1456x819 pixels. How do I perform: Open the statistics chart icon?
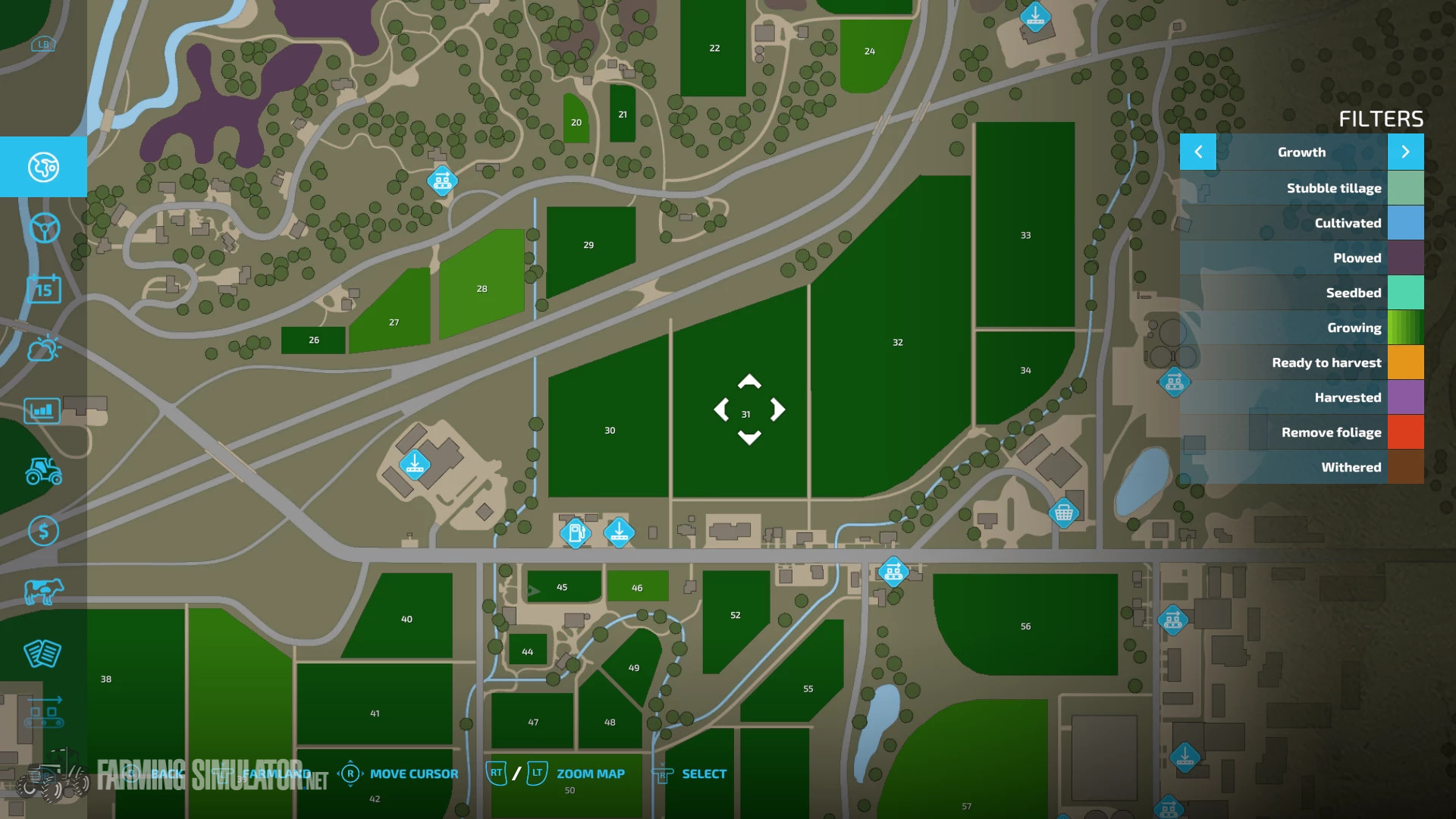43,410
